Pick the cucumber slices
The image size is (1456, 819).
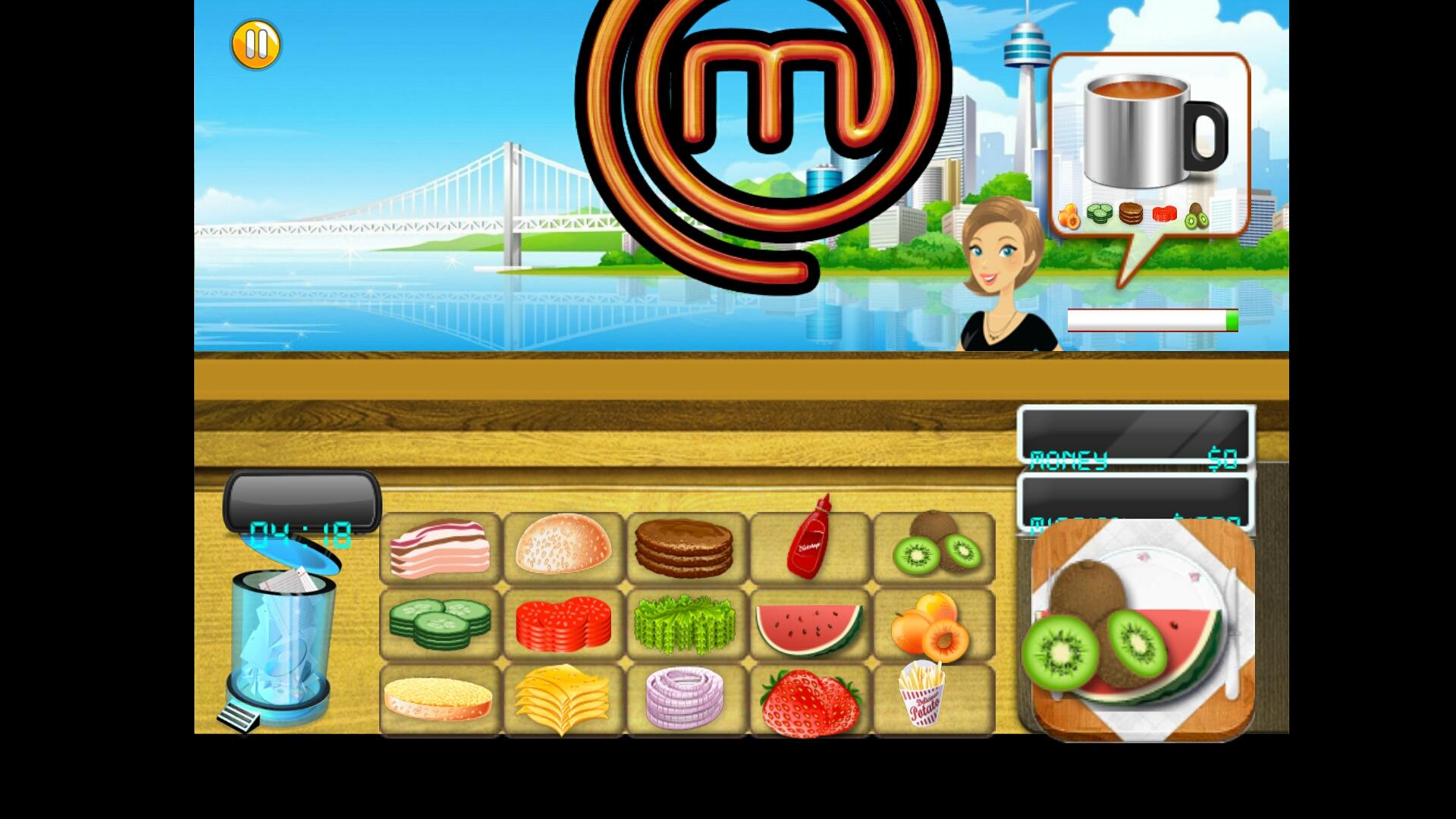(440, 623)
